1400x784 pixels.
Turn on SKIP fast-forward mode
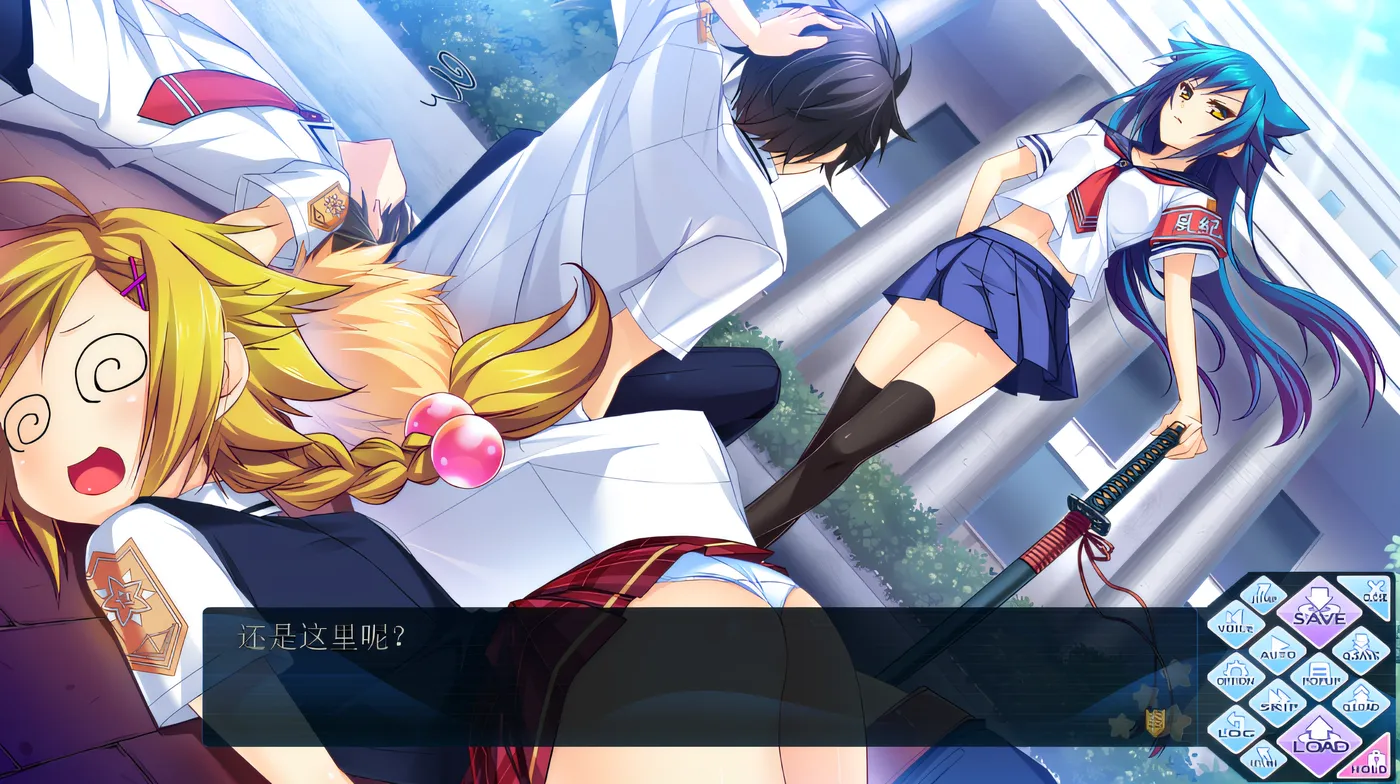1276,704
